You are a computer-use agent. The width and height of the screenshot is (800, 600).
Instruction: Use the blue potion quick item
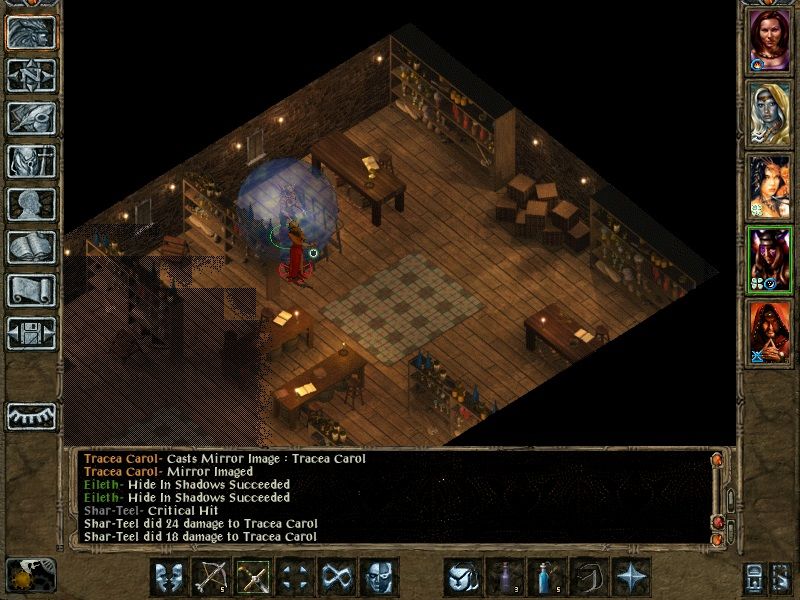click(547, 577)
